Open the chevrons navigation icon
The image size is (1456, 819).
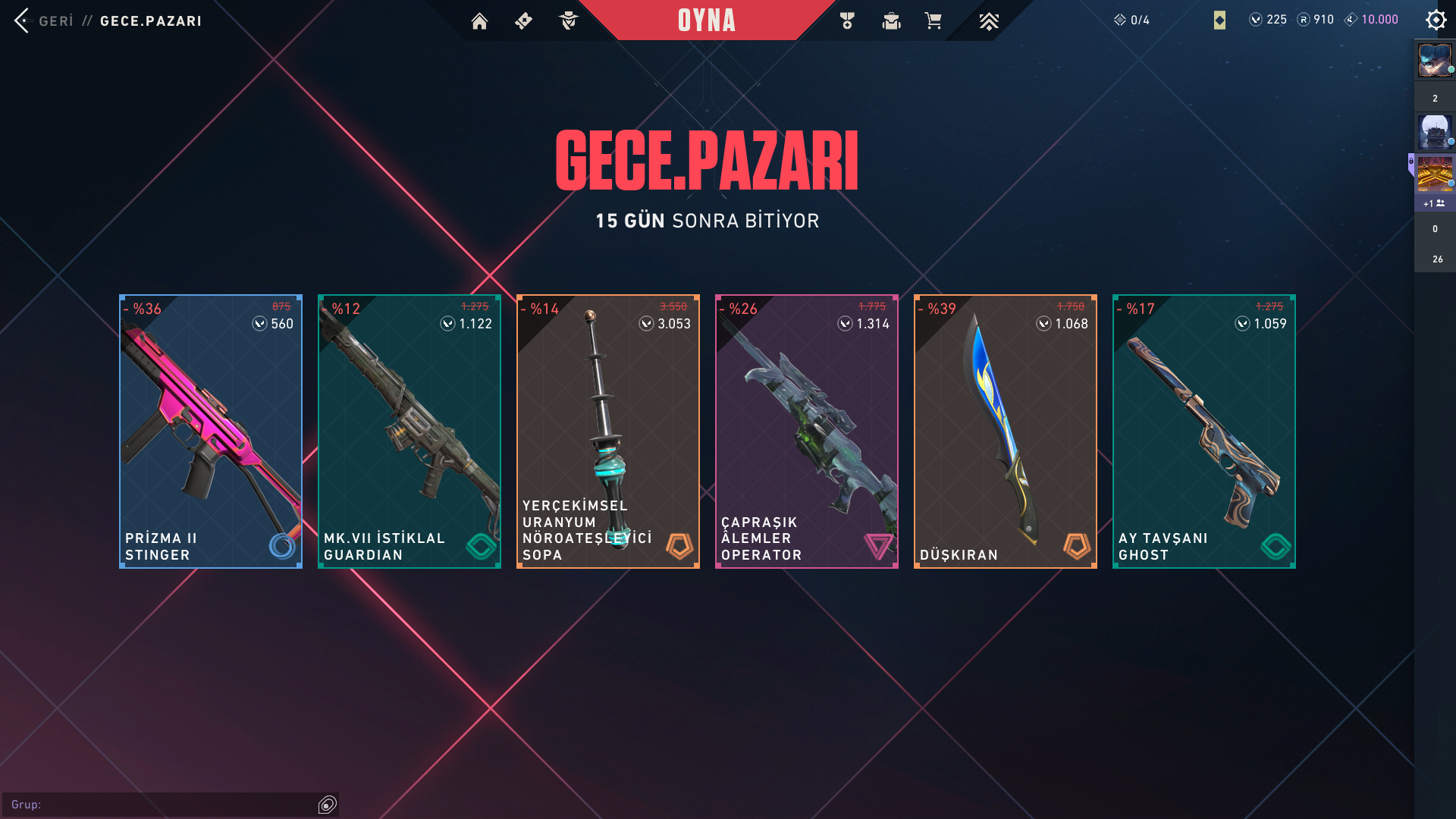(x=988, y=21)
